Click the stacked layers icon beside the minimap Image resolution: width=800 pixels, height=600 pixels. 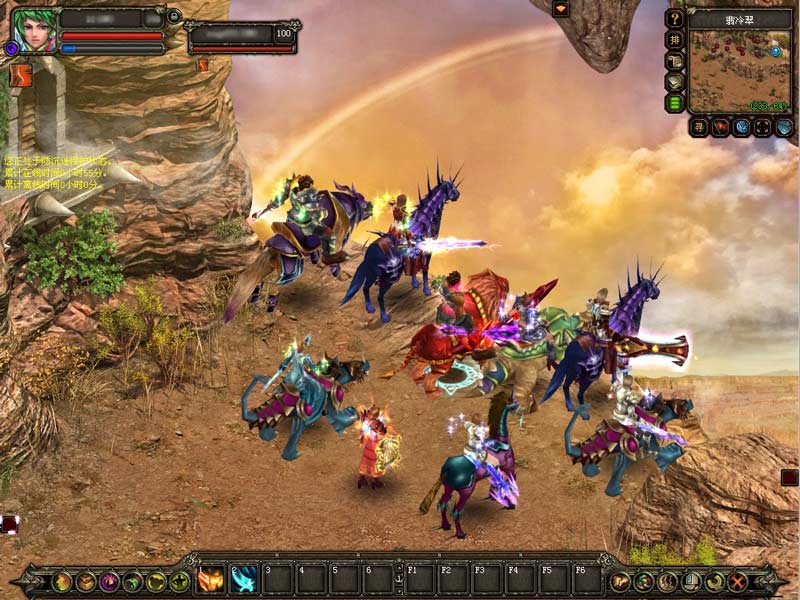675,82
